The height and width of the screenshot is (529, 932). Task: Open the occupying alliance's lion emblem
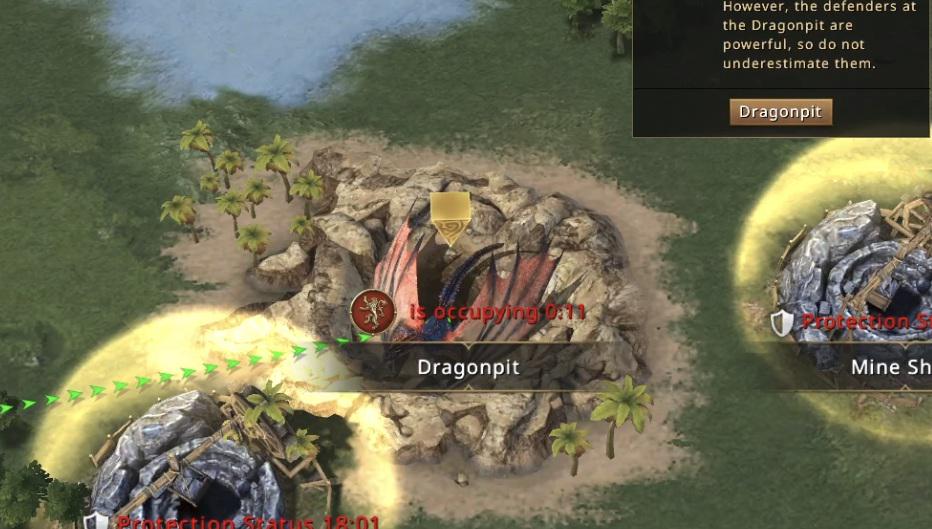369,310
